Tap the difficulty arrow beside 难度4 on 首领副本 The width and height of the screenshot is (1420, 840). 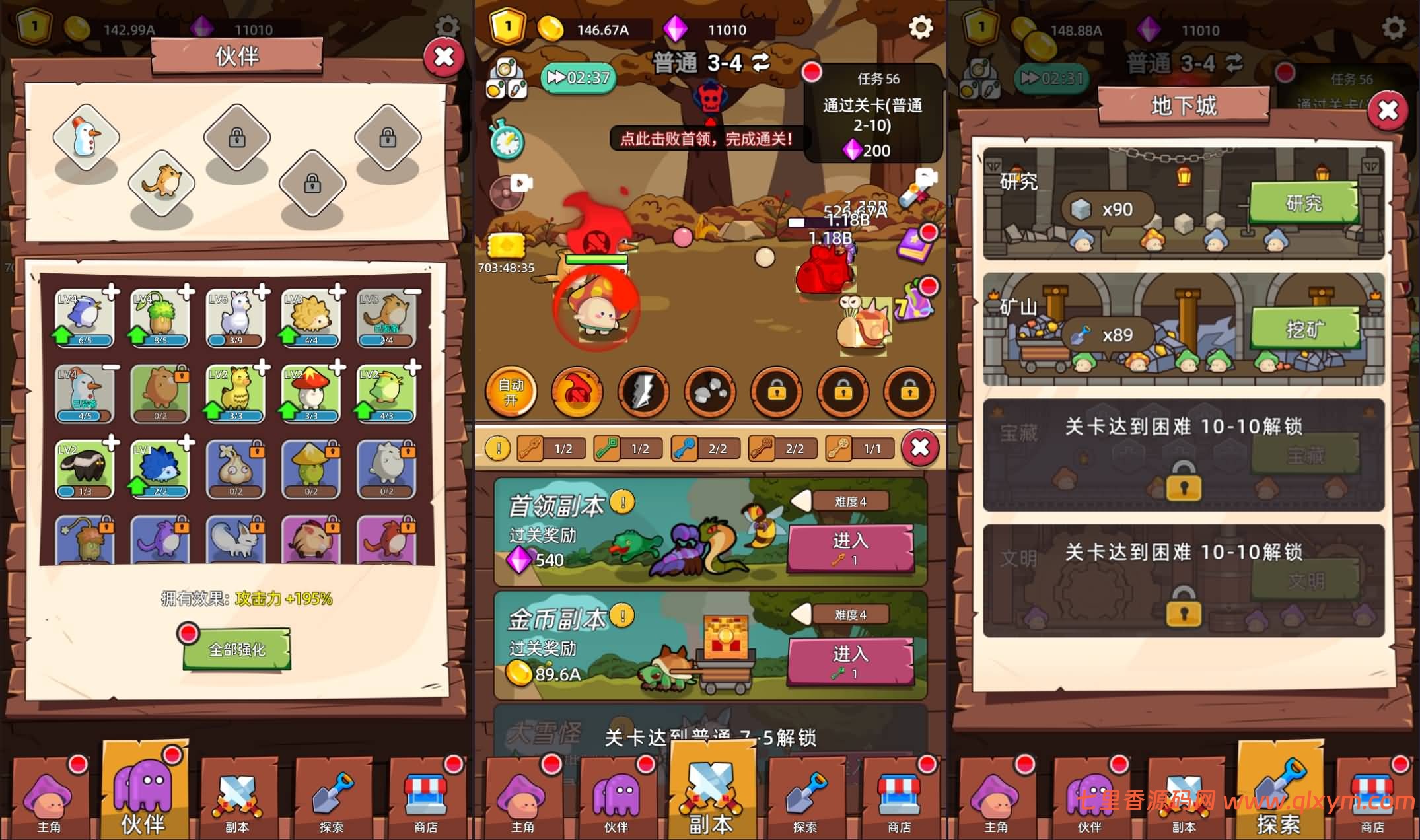click(802, 500)
